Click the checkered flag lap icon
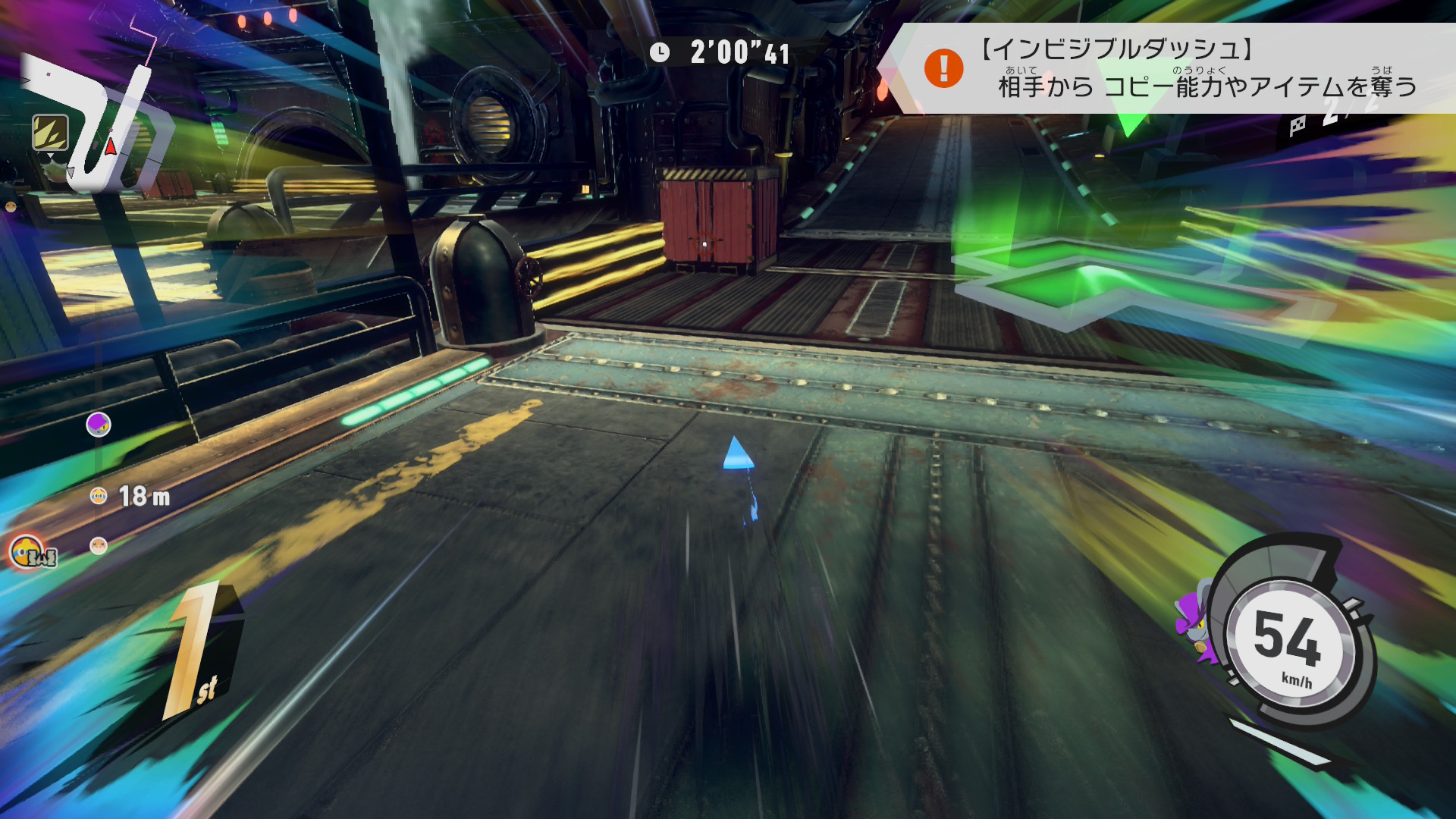This screenshot has height=819, width=1456. pos(1298,126)
